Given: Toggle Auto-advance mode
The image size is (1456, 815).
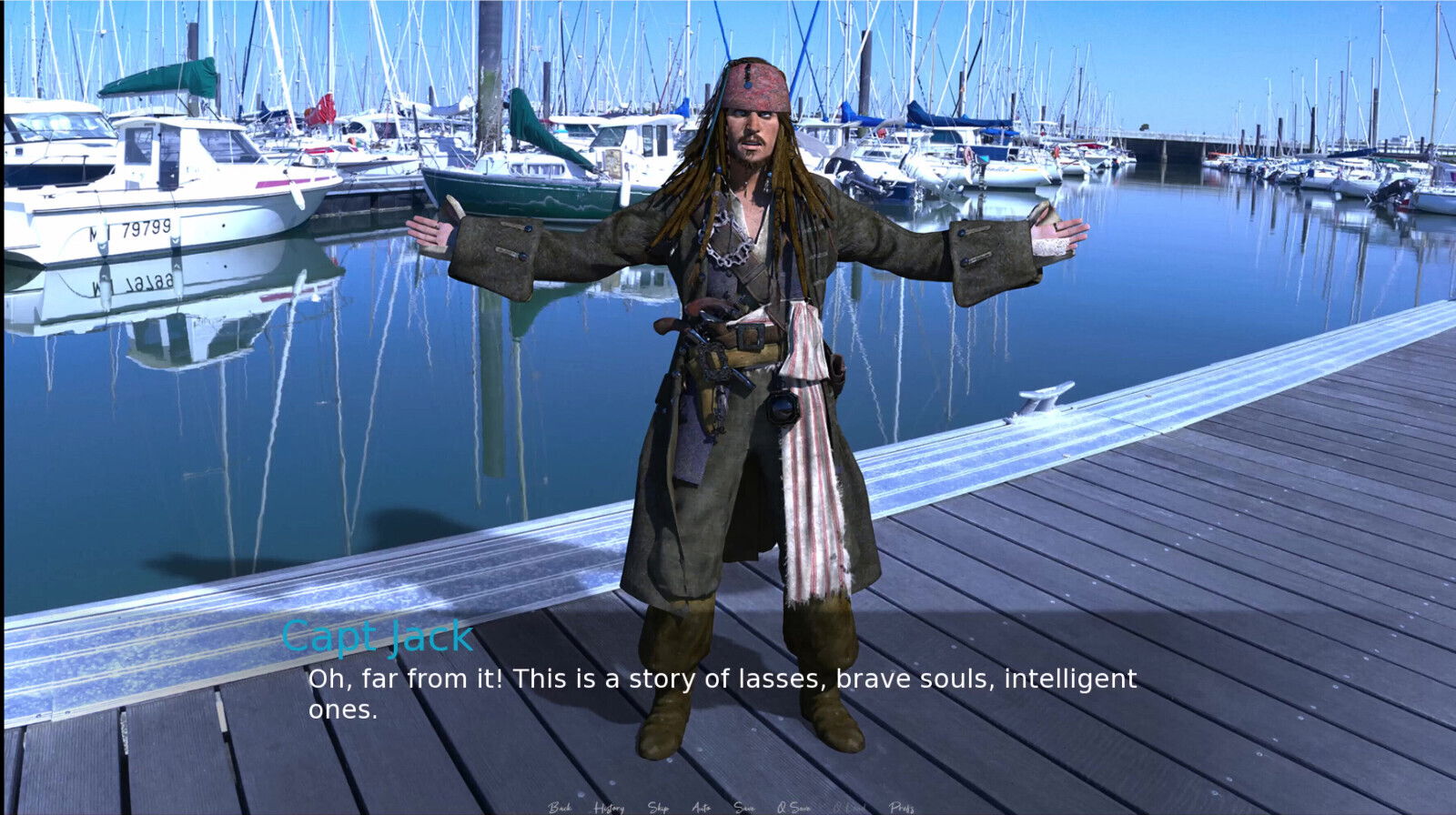Looking at the screenshot, I should (701, 807).
